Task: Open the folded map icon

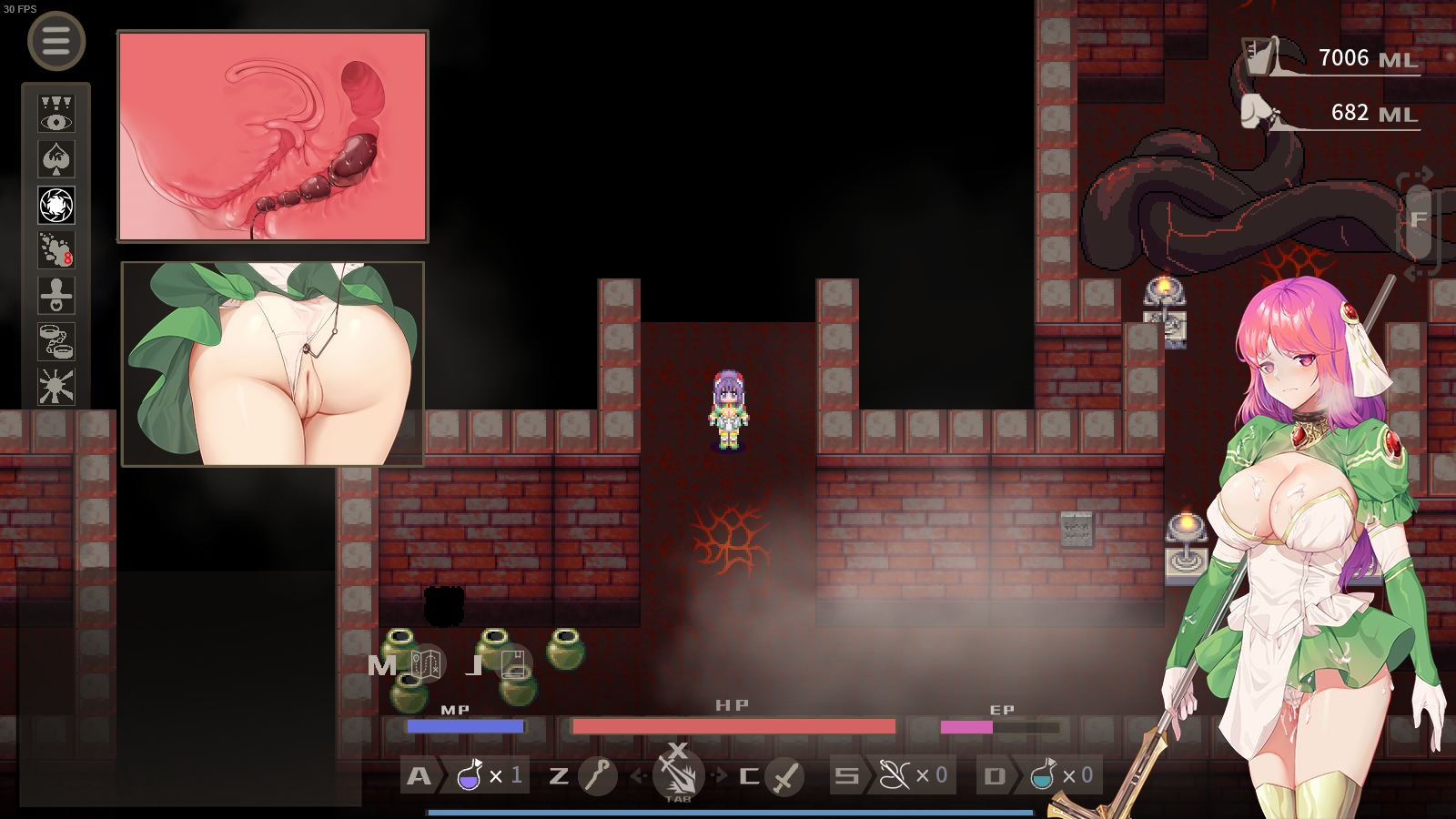Action: (x=426, y=664)
